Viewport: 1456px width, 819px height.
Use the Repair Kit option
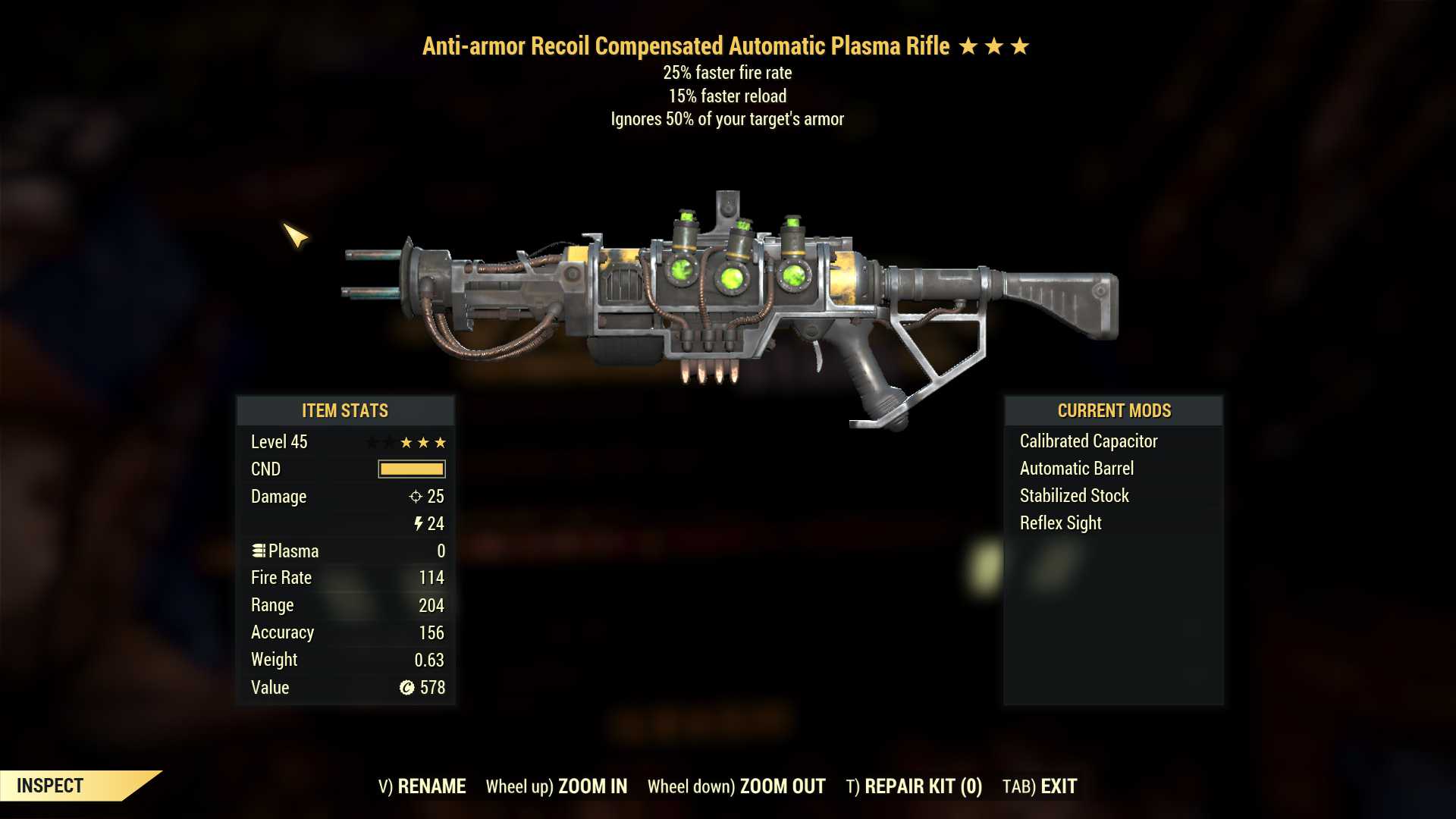[914, 786]
